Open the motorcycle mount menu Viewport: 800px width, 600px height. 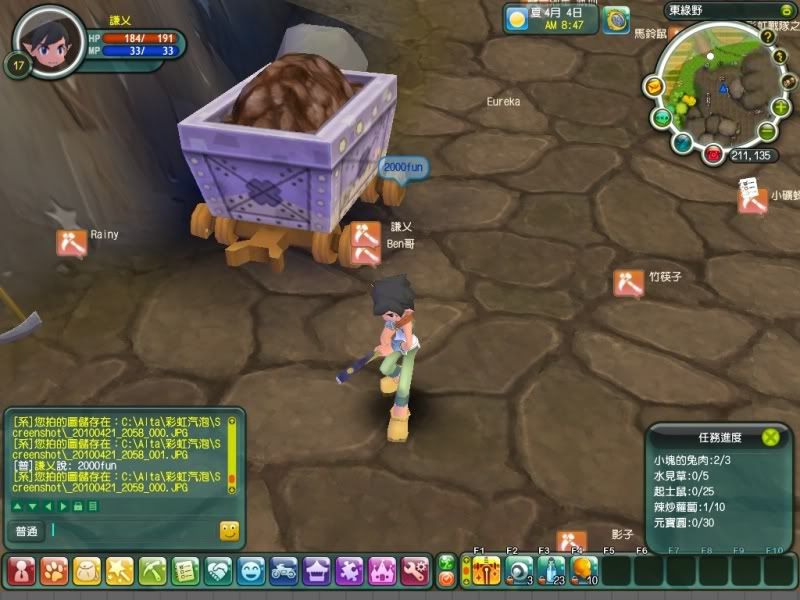click(x=284, y=571)
